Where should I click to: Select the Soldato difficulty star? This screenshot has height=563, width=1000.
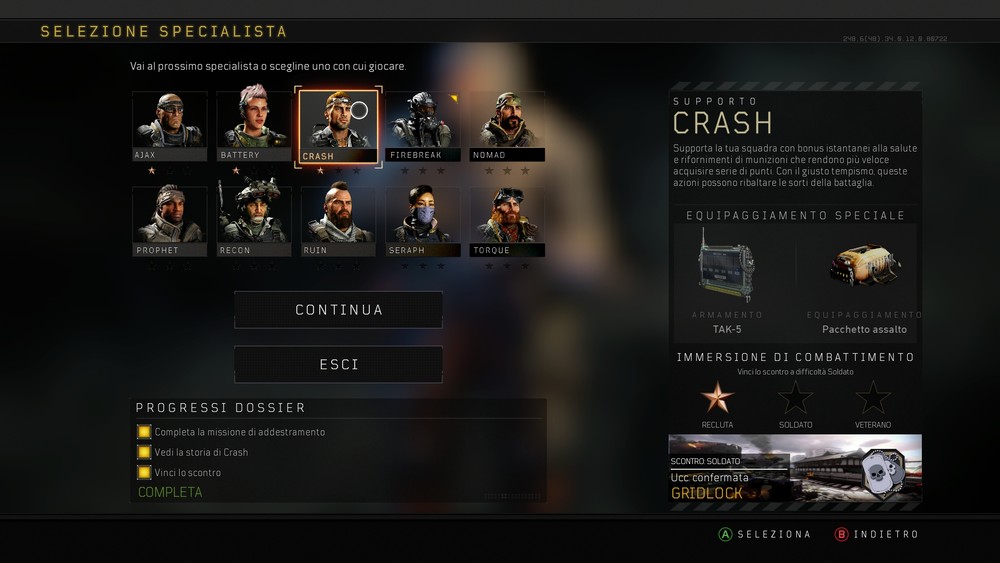coord(795,398)
